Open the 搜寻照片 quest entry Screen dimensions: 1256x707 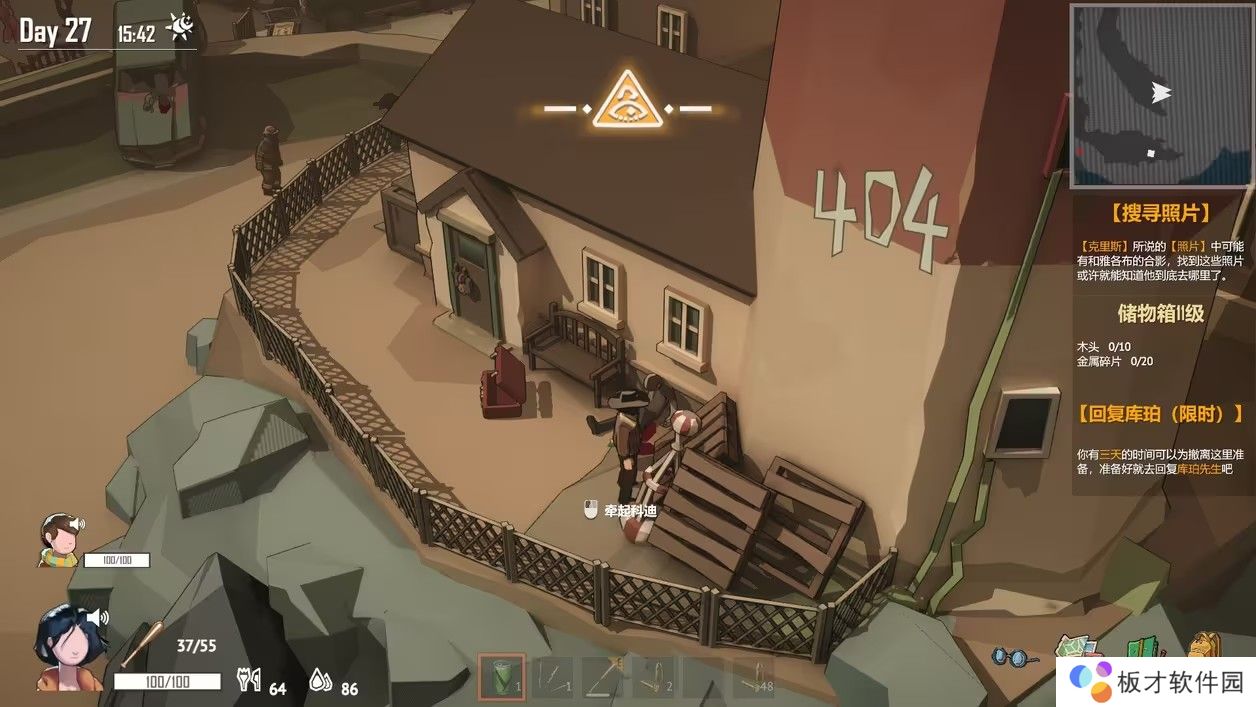[x=1159, y=213]
